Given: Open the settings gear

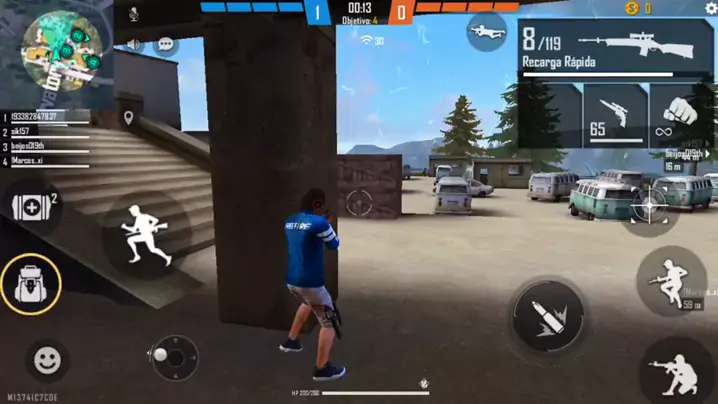Looking at the screenshot, I should pos(711,8).
